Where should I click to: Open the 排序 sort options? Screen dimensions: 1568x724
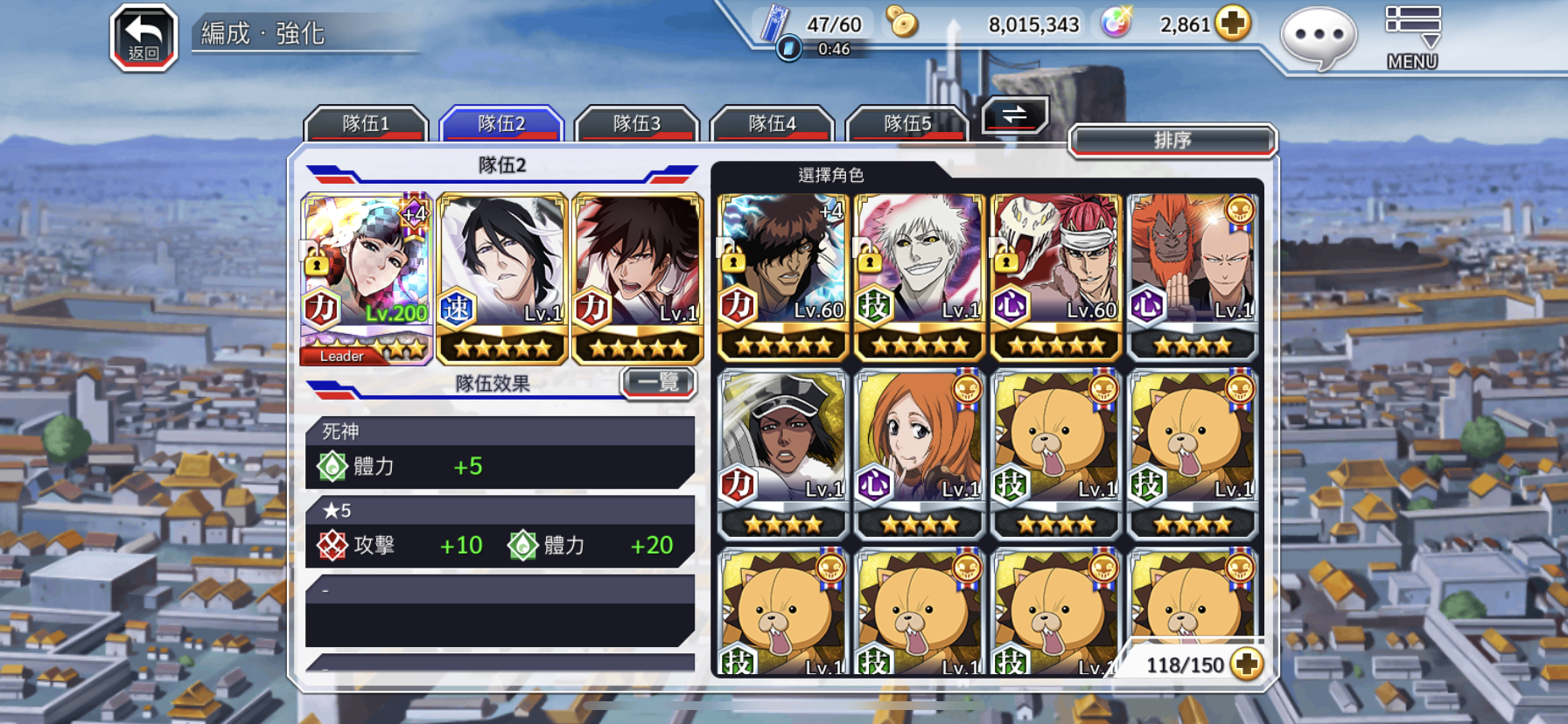[x=1172, y=140]
